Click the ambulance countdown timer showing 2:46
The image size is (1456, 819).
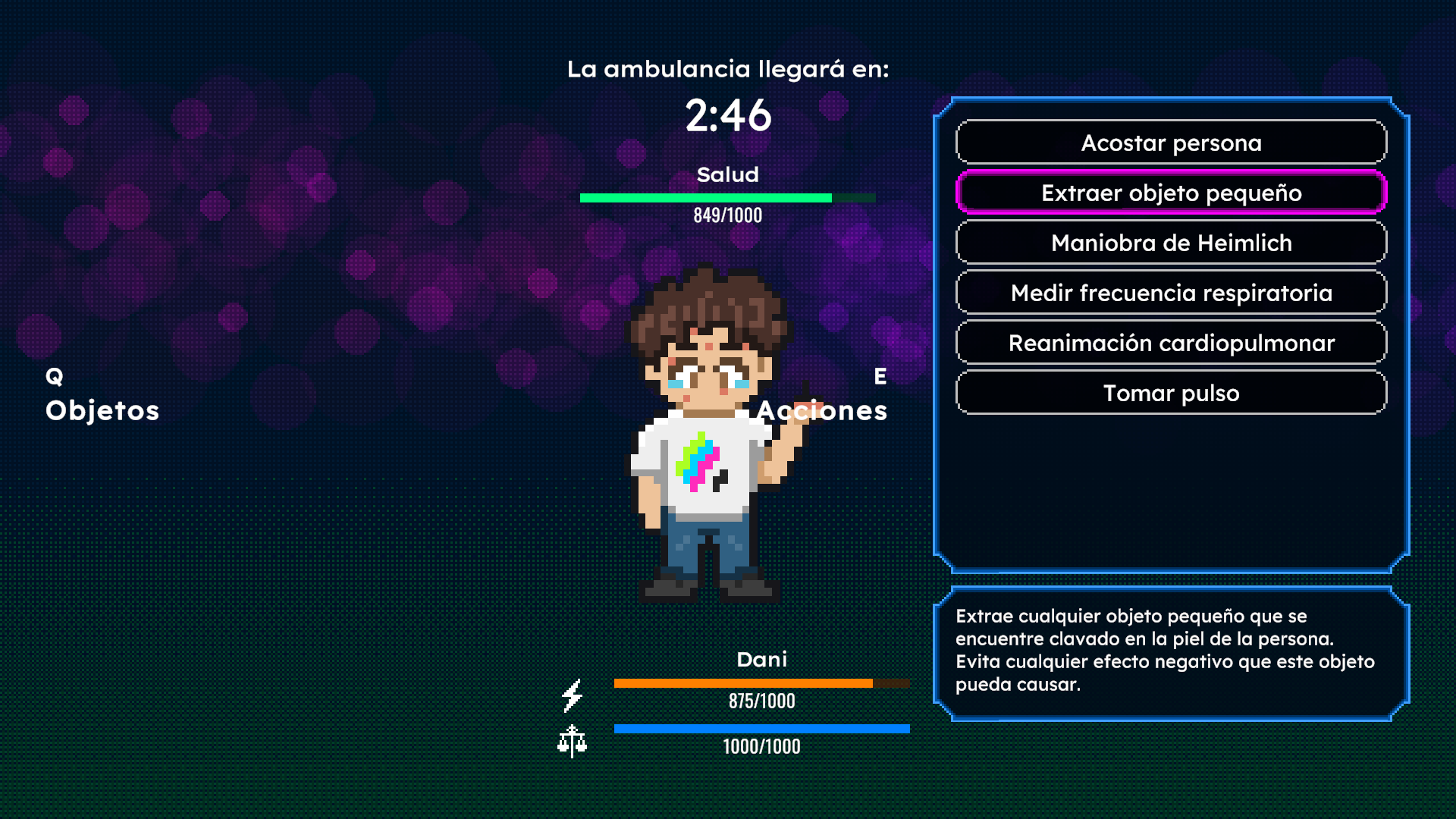point(729,115)
